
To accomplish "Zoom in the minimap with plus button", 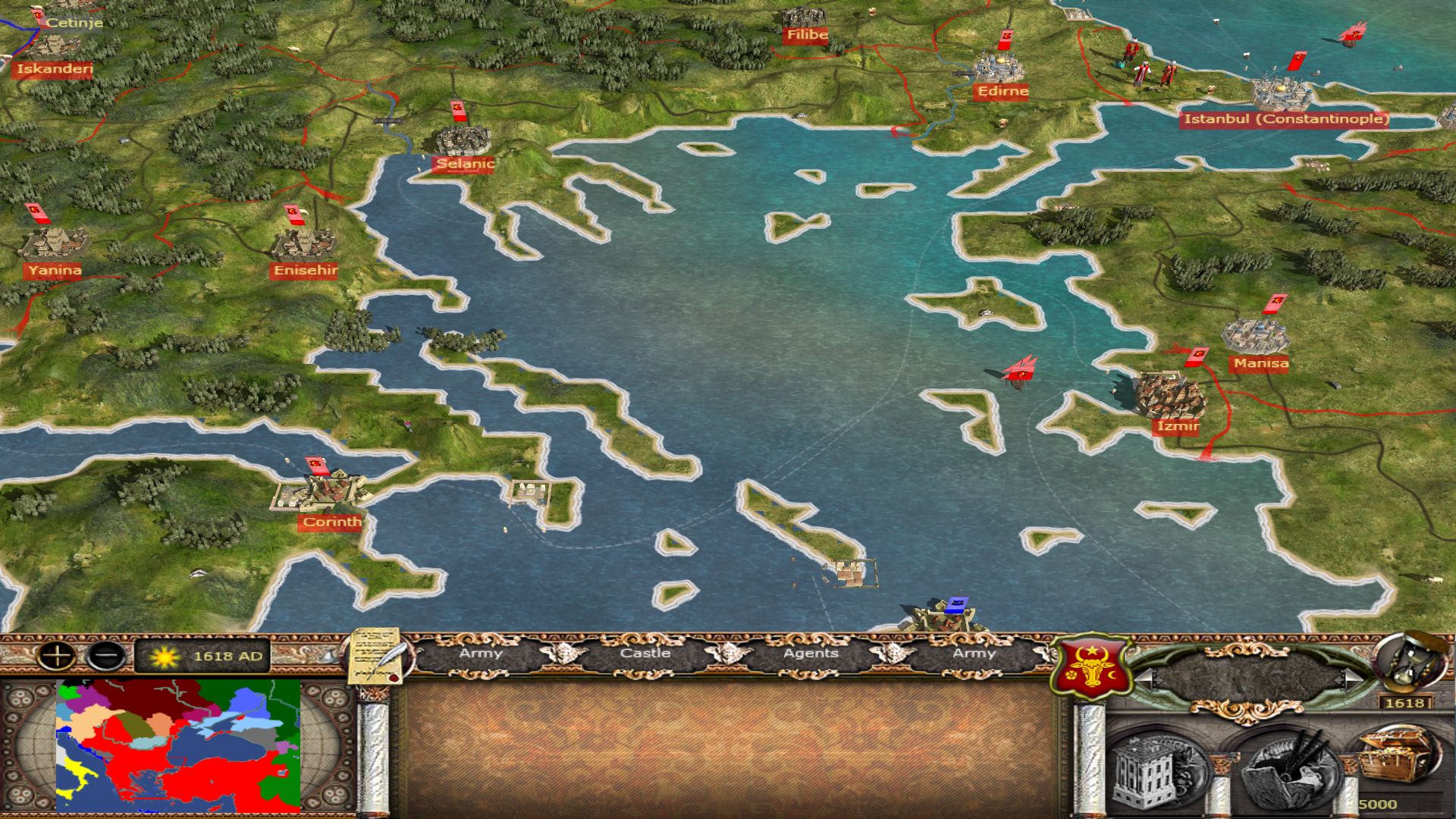I will coord(57,655).
